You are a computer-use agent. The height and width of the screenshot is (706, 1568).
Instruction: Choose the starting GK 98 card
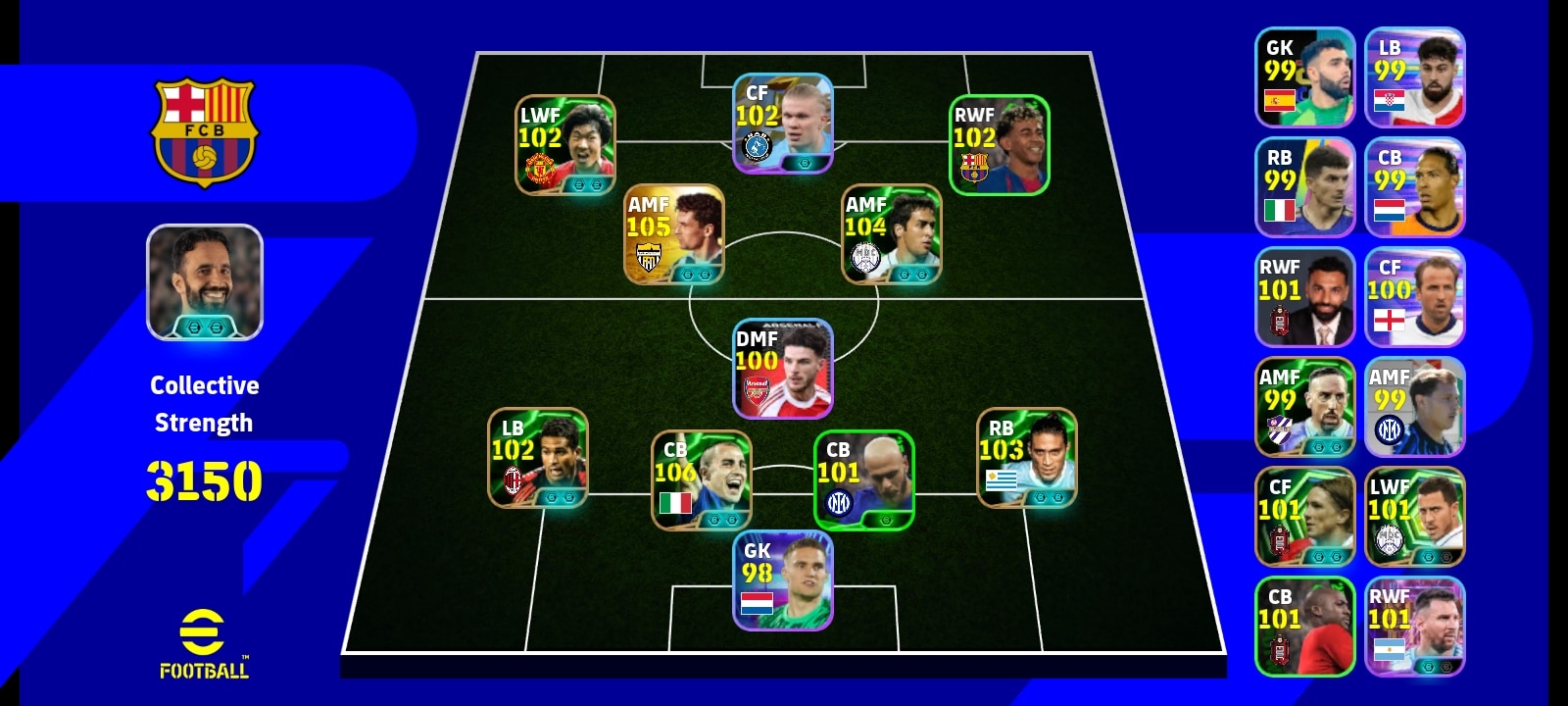tap(783, 580)
